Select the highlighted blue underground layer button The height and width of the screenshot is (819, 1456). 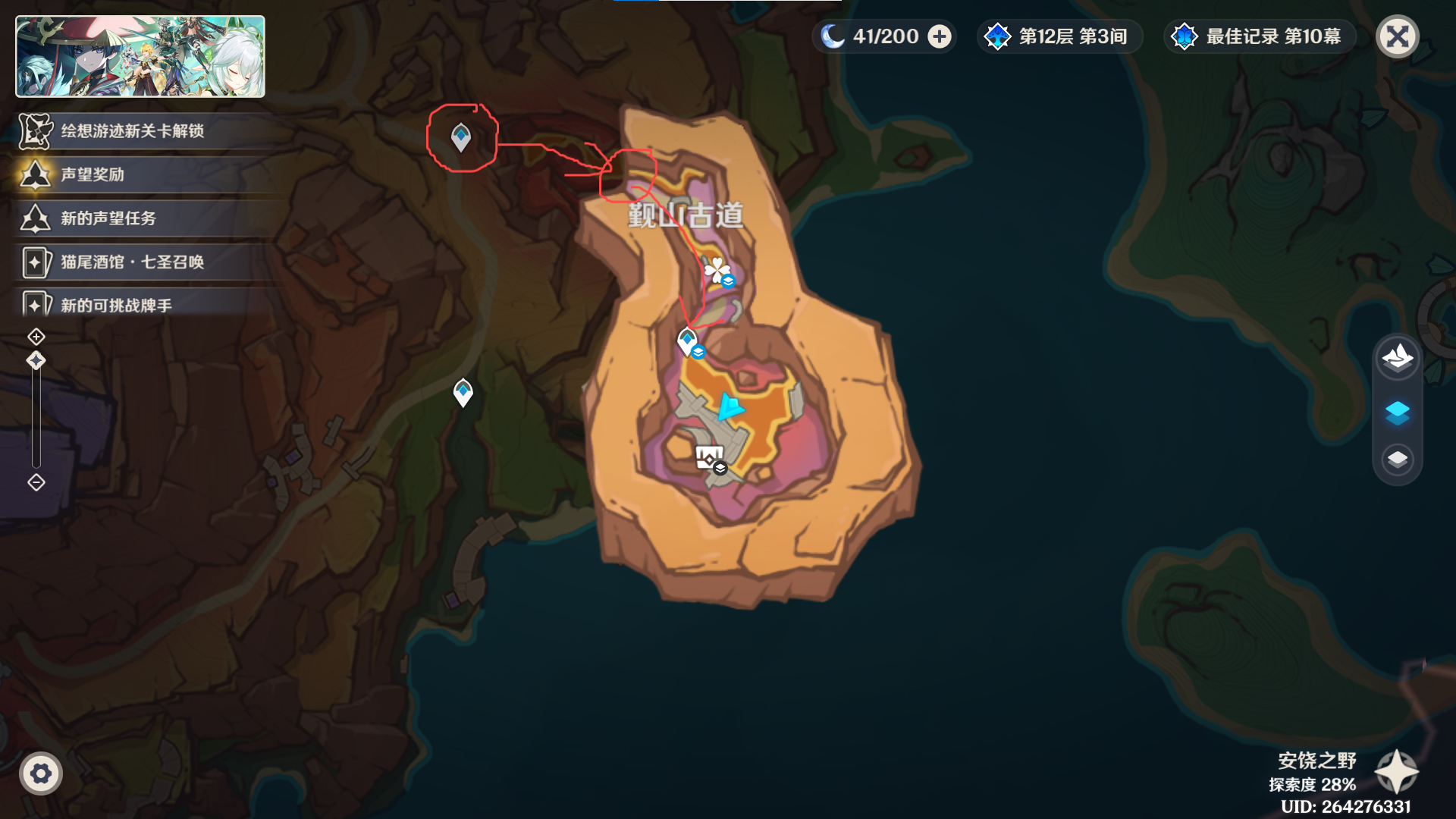tap(1397, 413)
